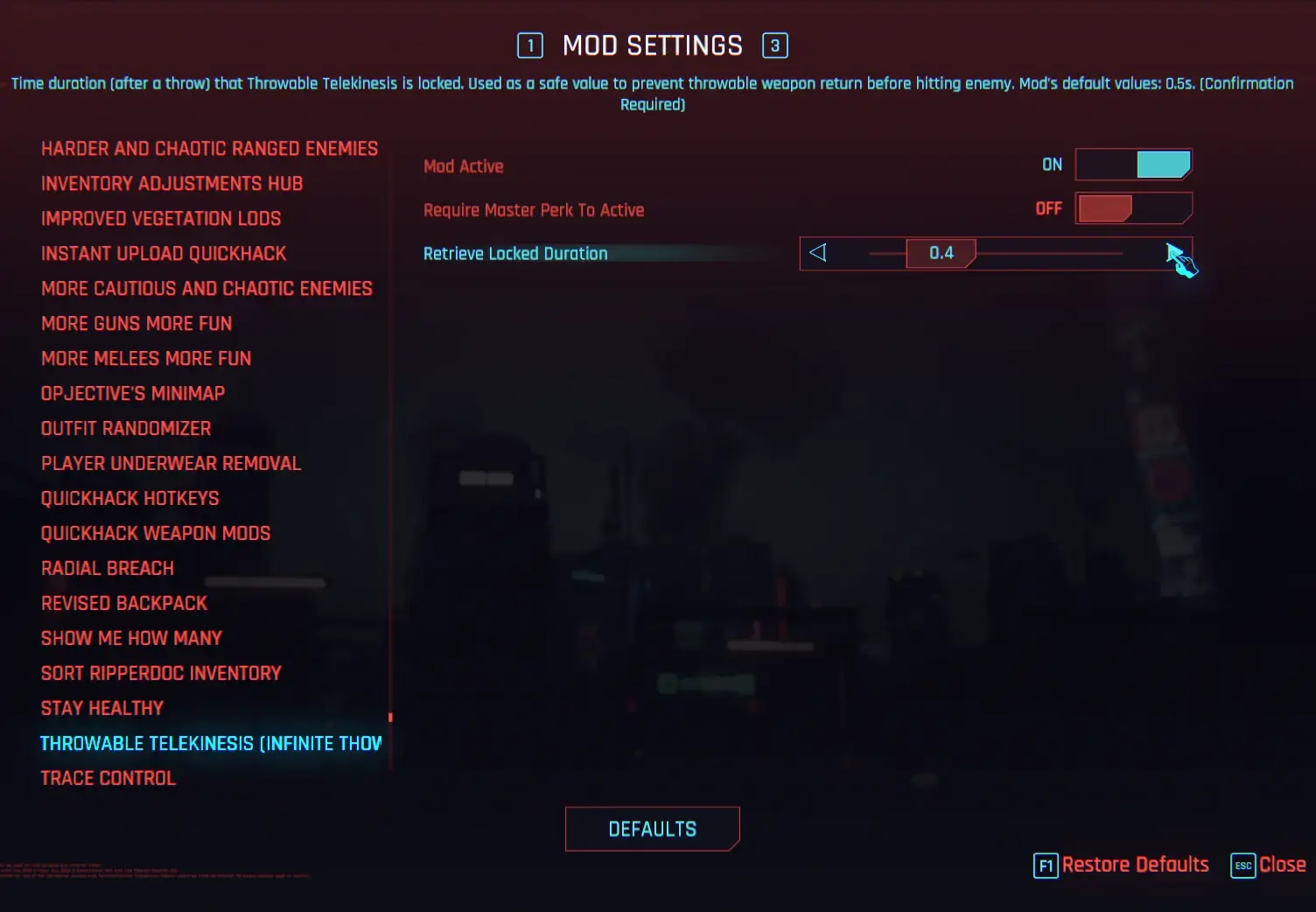Enable Require Master Perk To Active
The height and width of the screenshot is (912, 1316).
1133,208
